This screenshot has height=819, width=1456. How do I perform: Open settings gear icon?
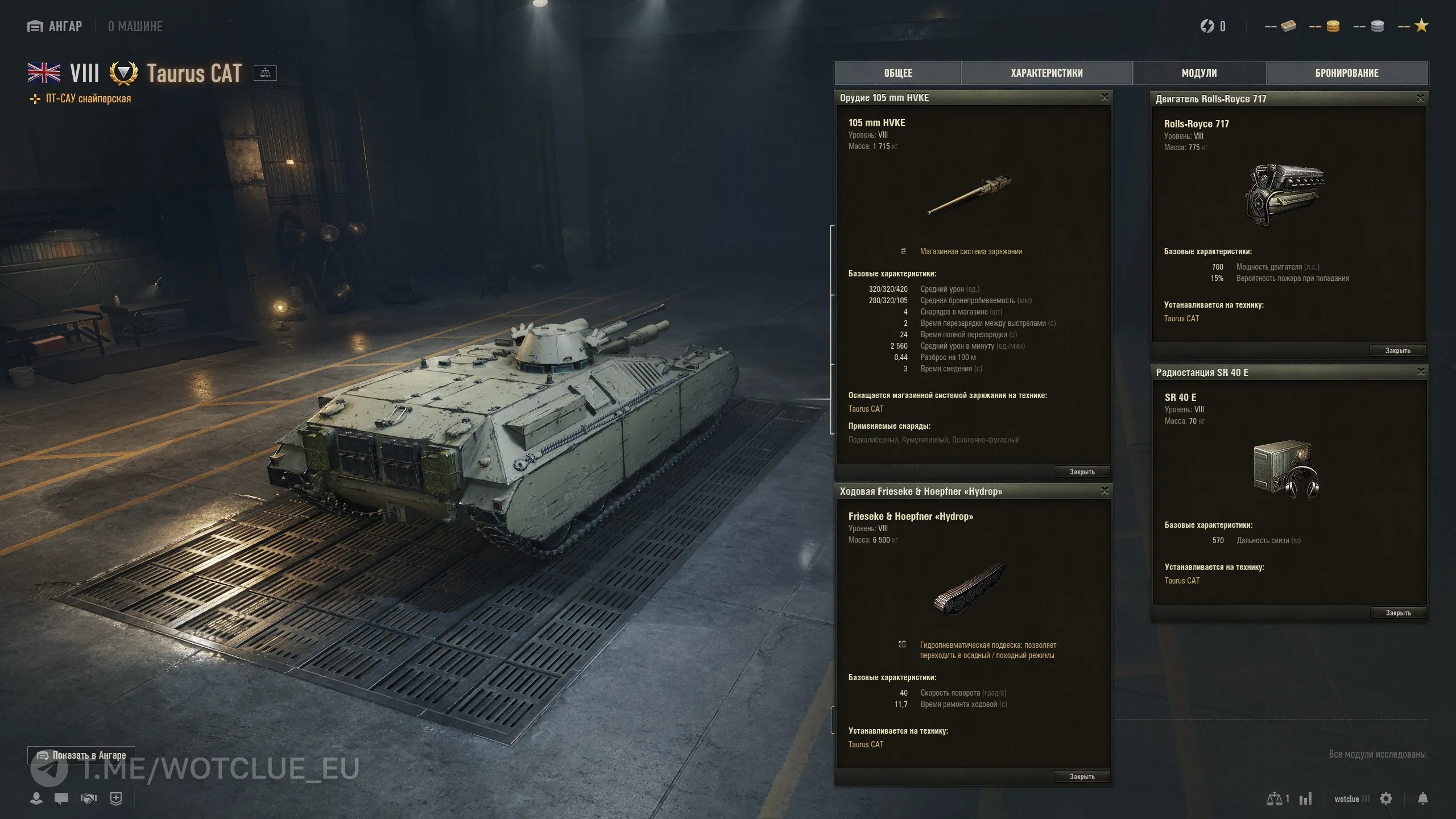click(x=1386, y=799)
